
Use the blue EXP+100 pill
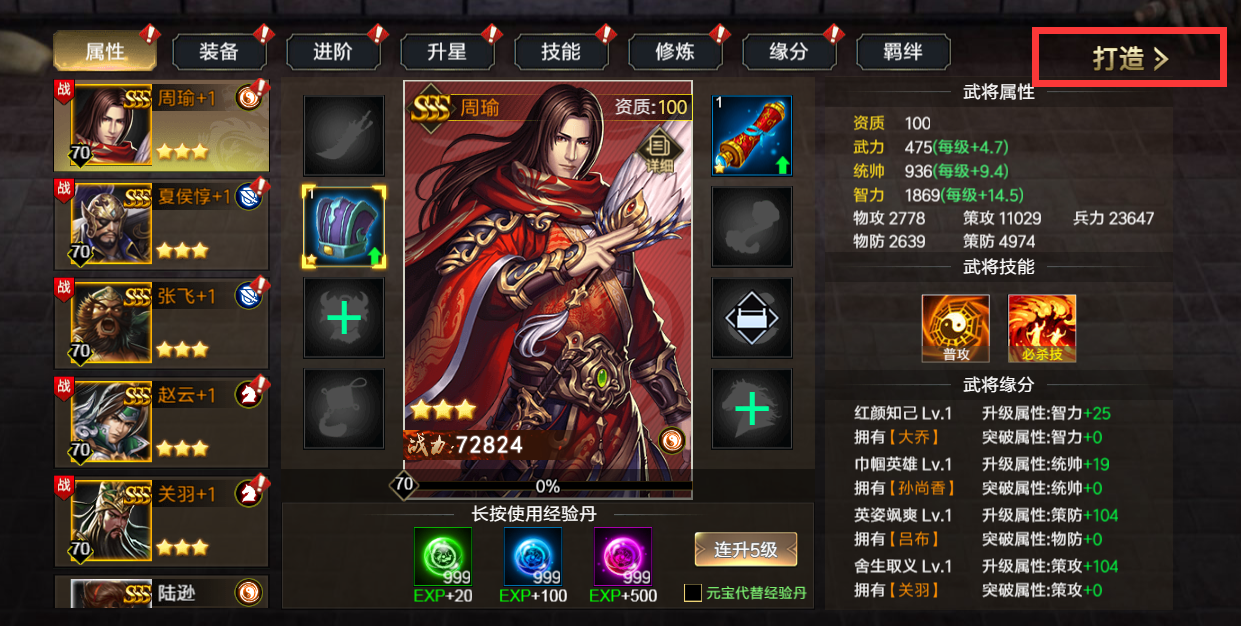point(532,557)
